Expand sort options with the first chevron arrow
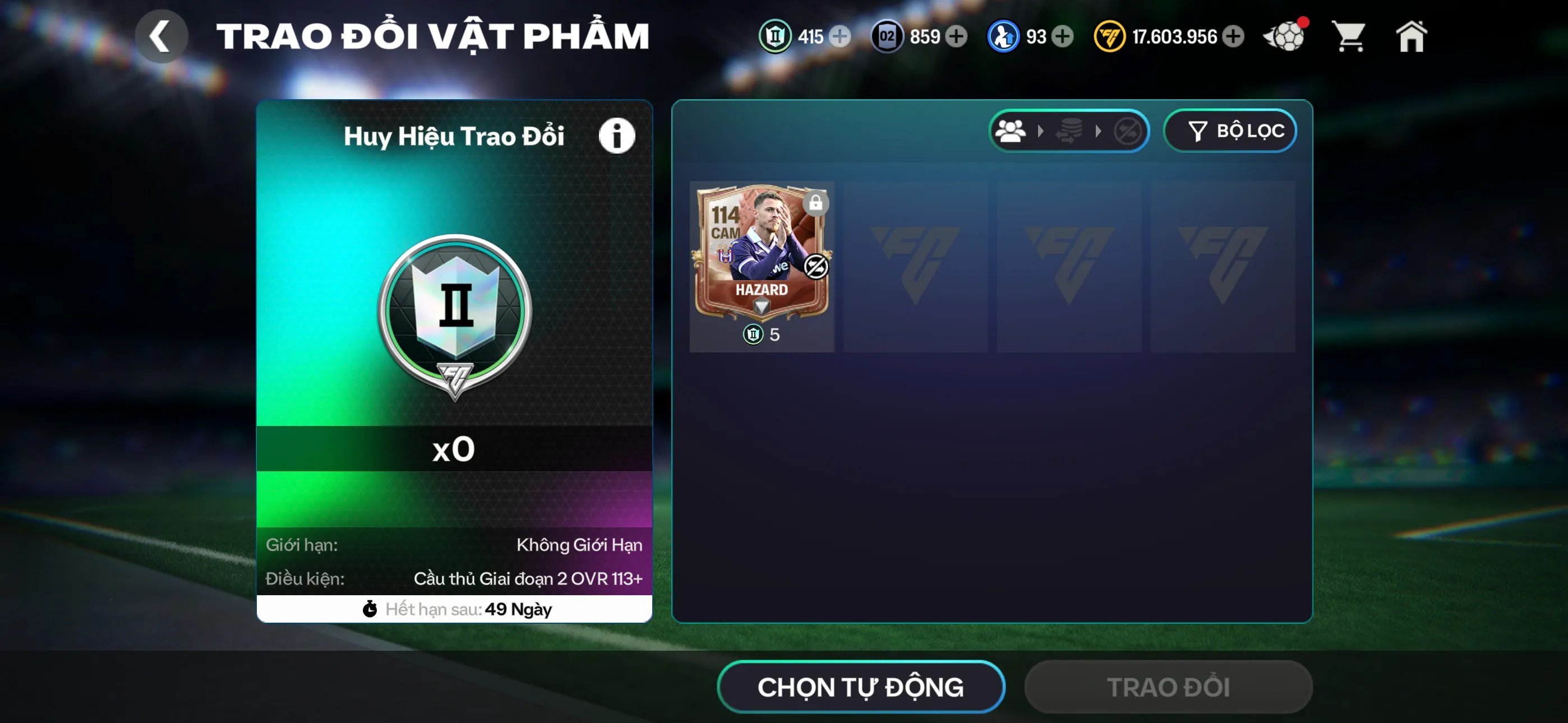Screen dimensions: 1568x723 pyautogui.click(x=1041, y=130)
